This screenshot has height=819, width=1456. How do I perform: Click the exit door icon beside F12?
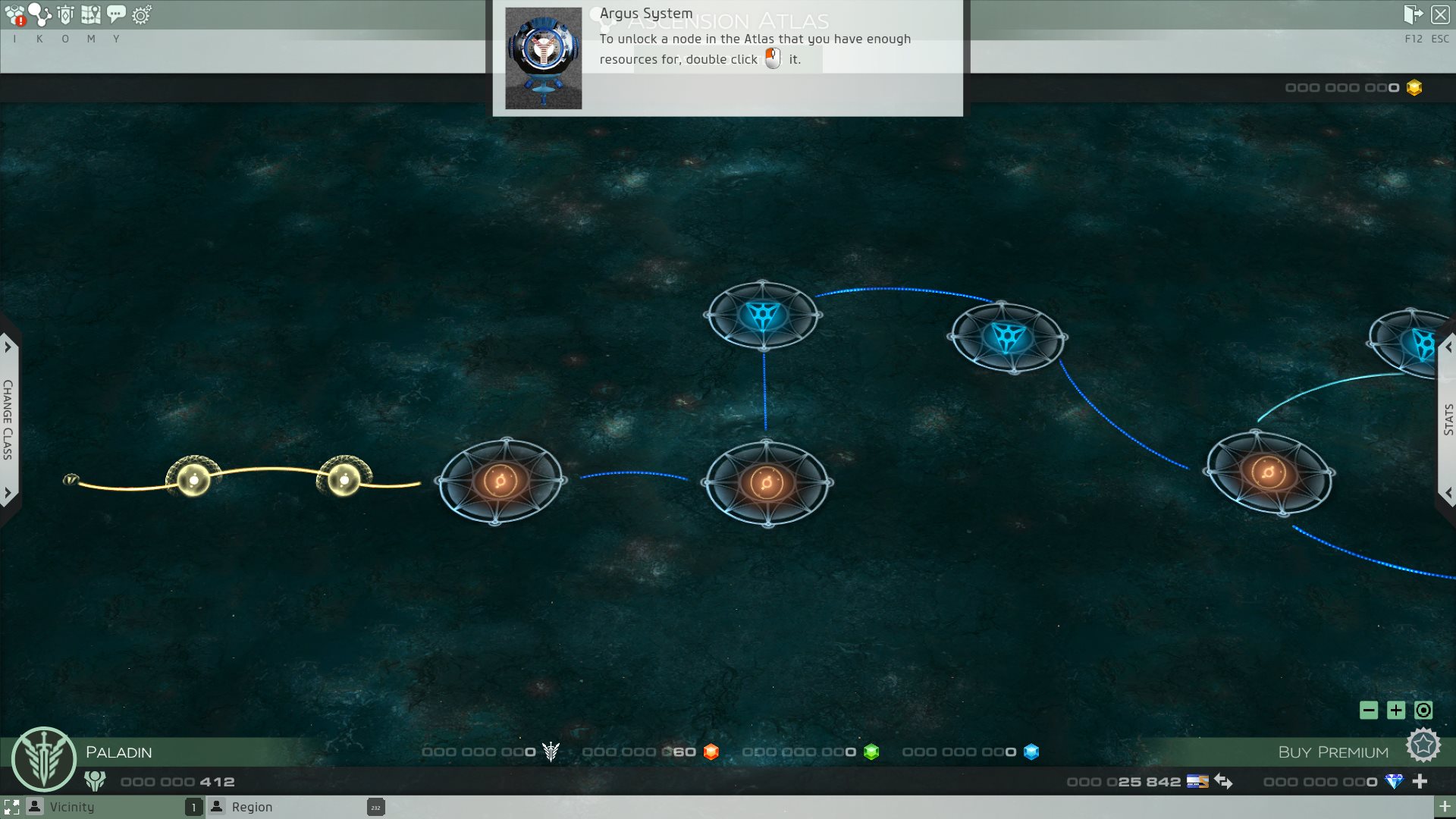pos(1413,15)
